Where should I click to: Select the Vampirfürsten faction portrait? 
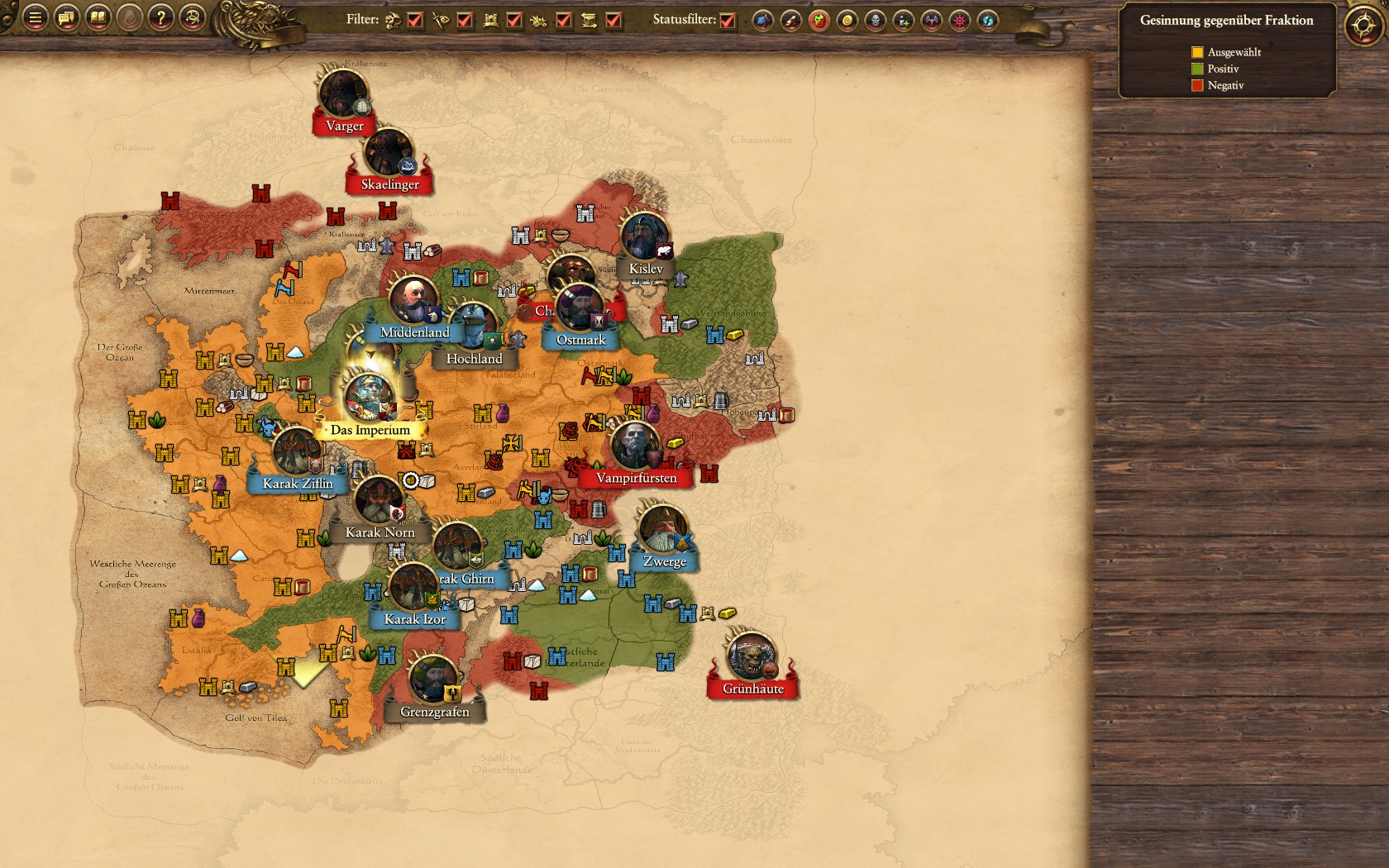click(x=635, y=446)
